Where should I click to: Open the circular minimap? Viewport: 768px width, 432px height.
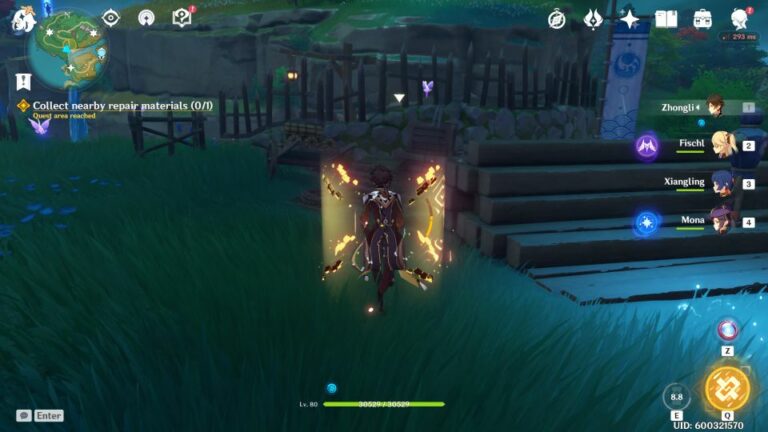68,48
